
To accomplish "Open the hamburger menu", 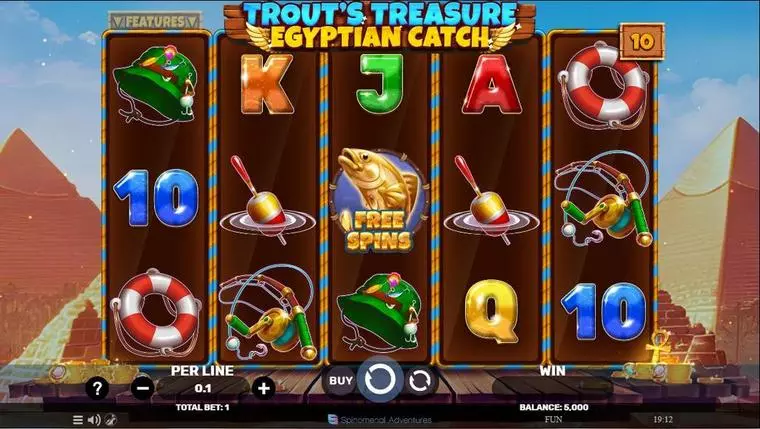I will click(x=78, y=420).
